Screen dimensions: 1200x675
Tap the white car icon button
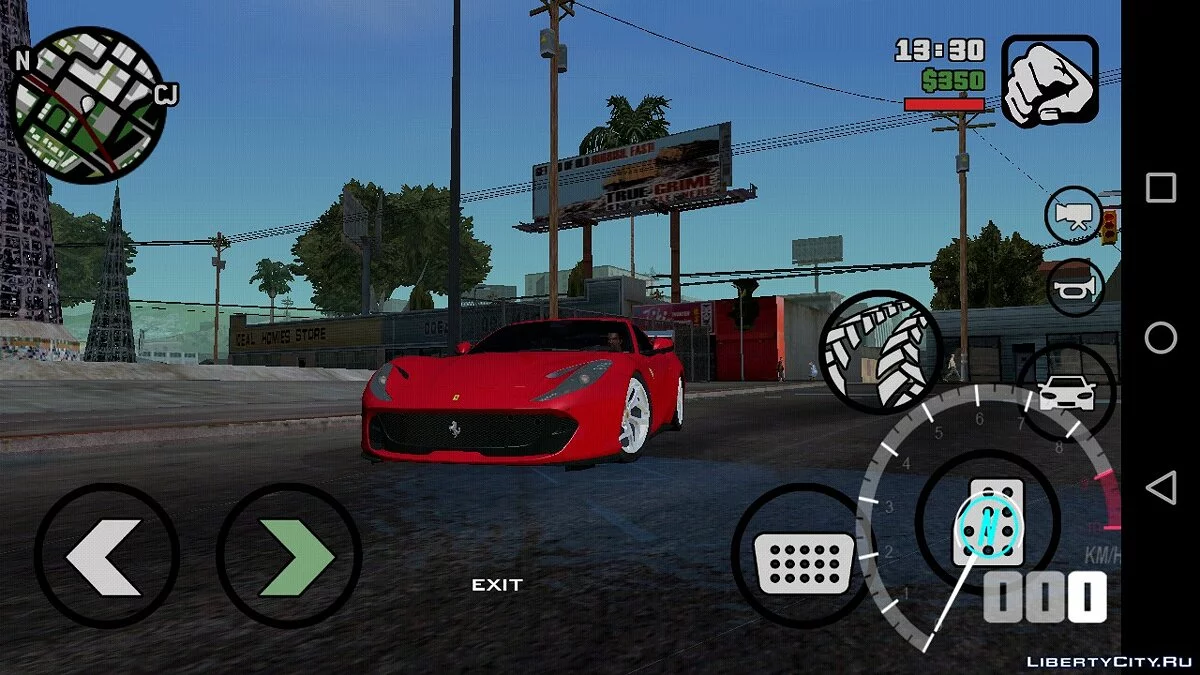[x=1066, y=393]
